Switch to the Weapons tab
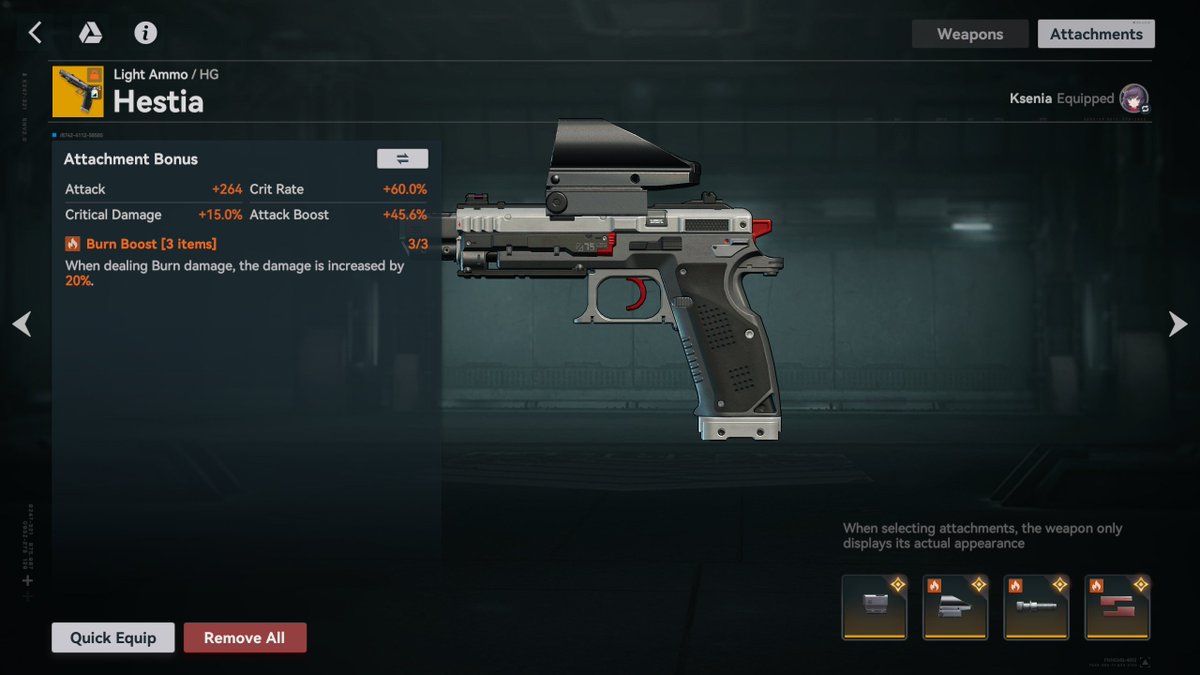This screenshot has width=1200, height=675. coord(969,34)
